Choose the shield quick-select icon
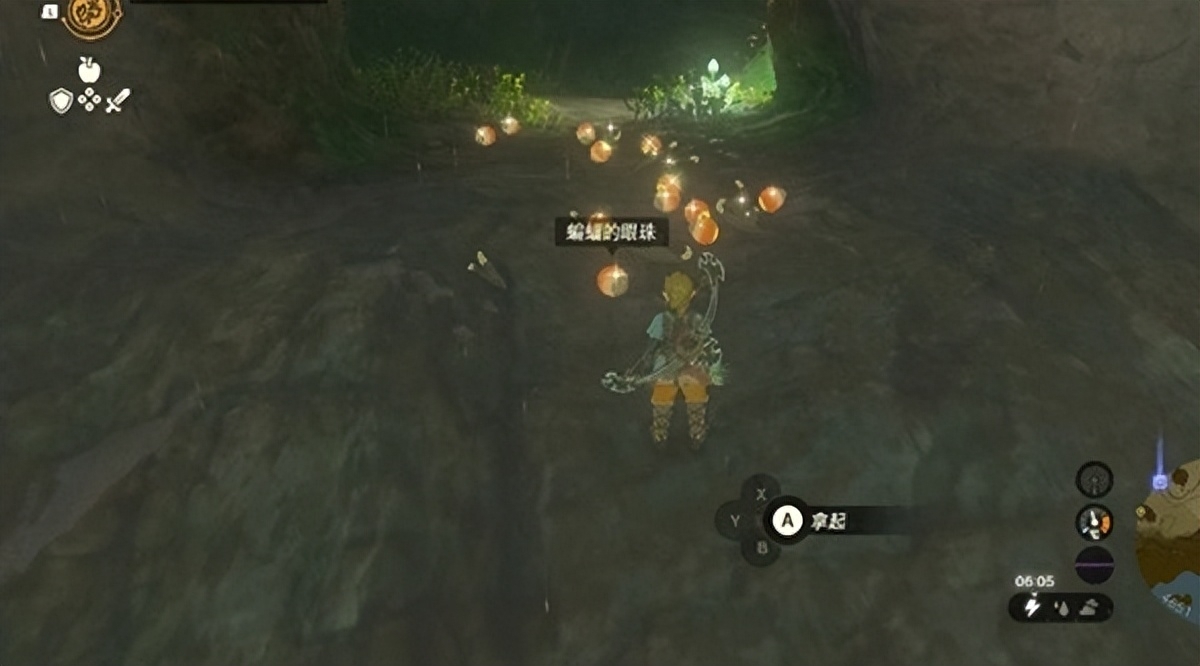The width and height of the screenshot is (1200, 666). coord(61,101)
